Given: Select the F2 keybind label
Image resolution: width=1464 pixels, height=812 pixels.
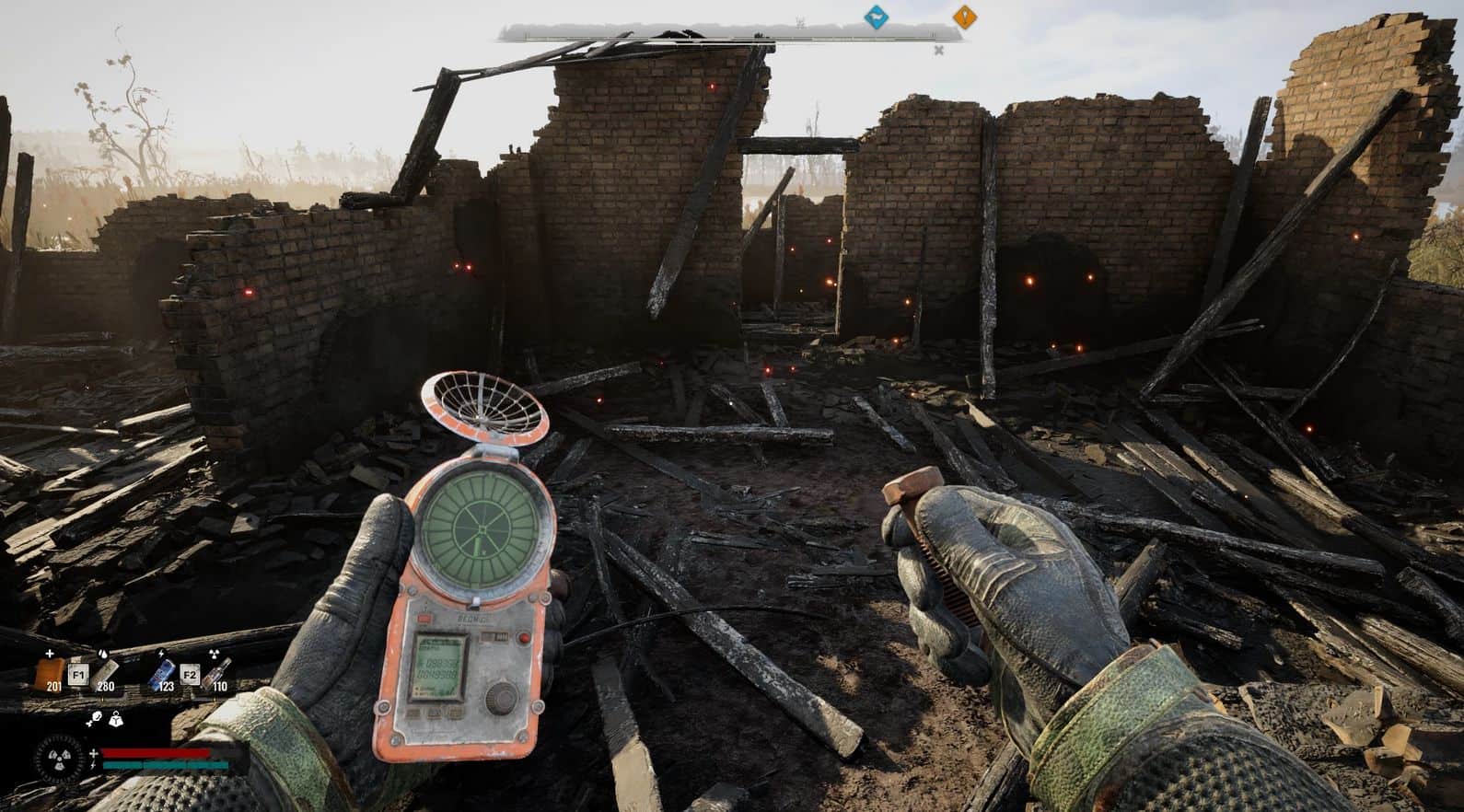Looking at the screenshot, I should point(192,676).
